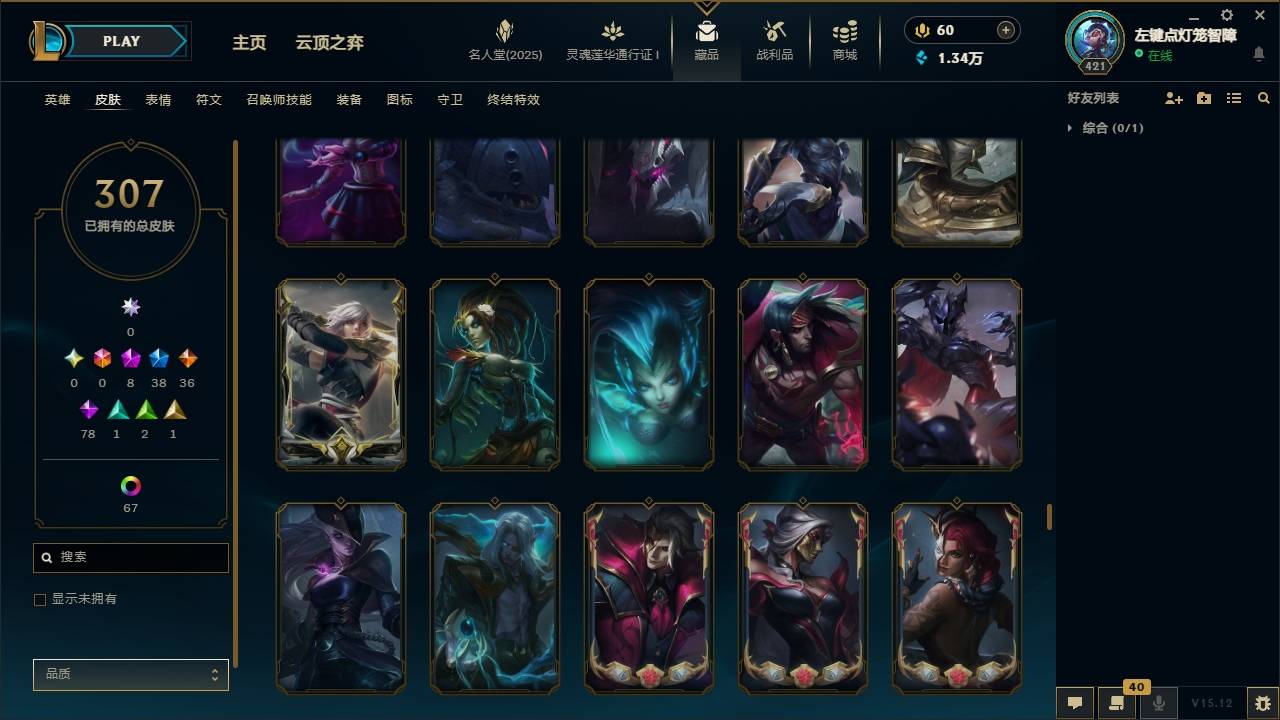The height and width of the screenshot is (720, 1280).
Task: Open the friend group folder icon
Action: (x=1202, y=98)
